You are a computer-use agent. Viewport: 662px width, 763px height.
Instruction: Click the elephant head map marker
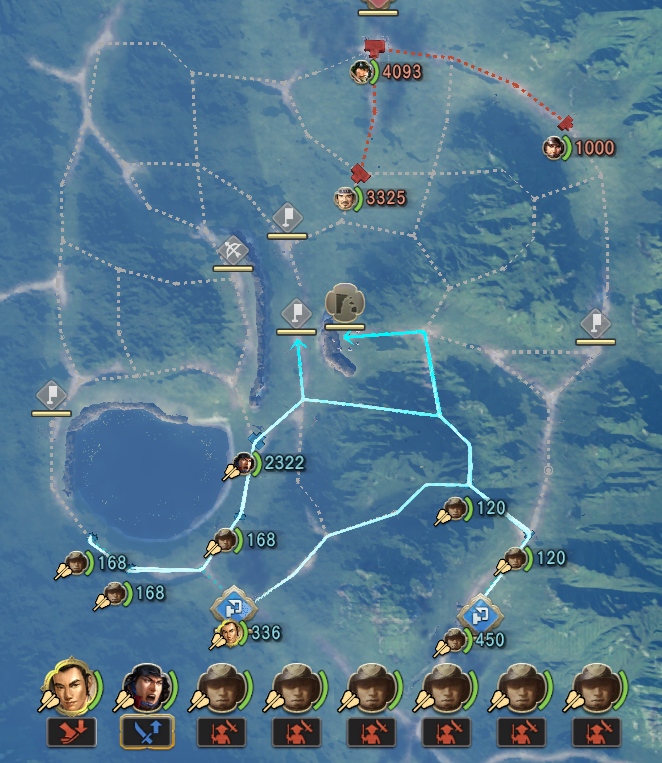tap(345, 303)
